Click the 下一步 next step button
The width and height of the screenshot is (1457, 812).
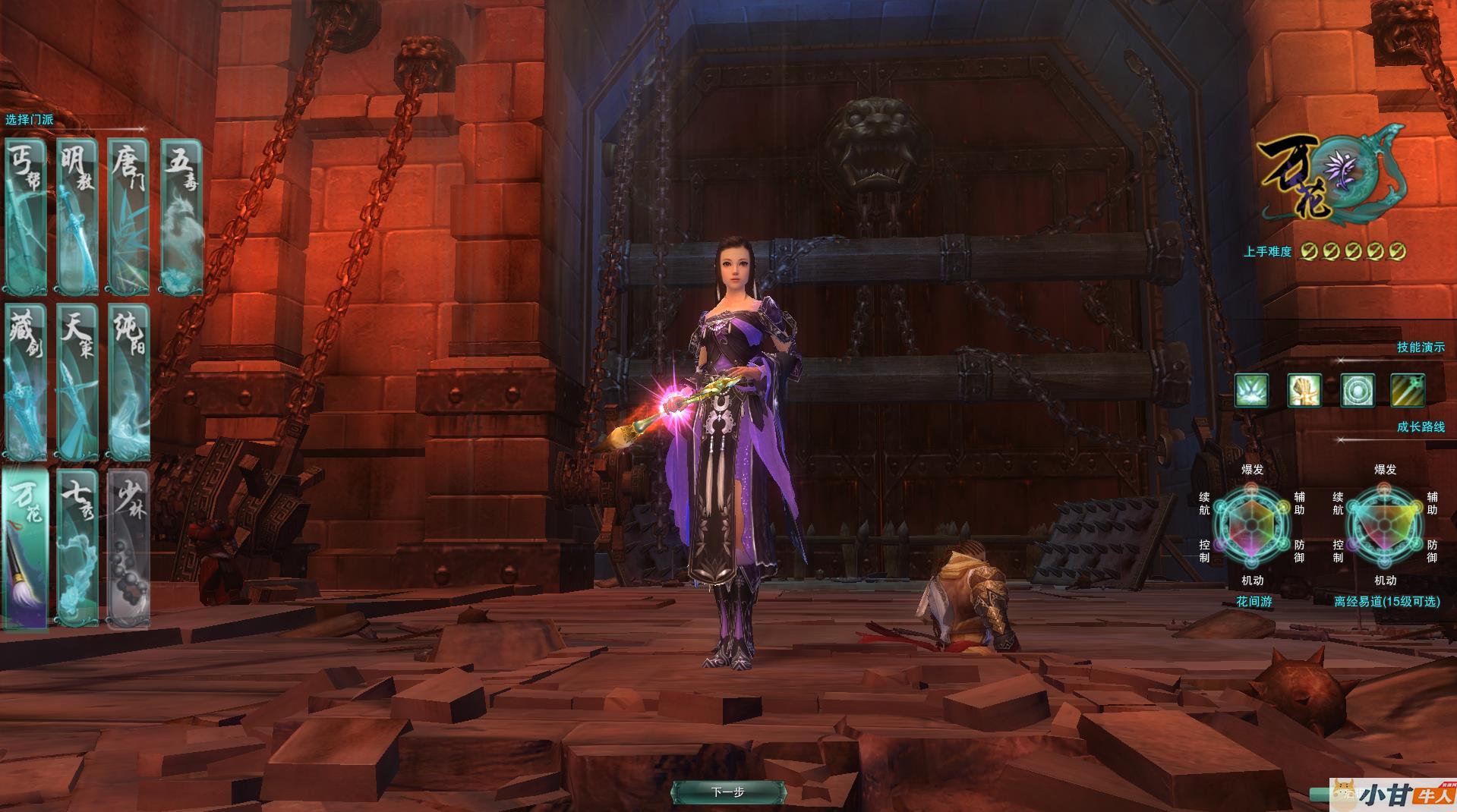point(727,792)
